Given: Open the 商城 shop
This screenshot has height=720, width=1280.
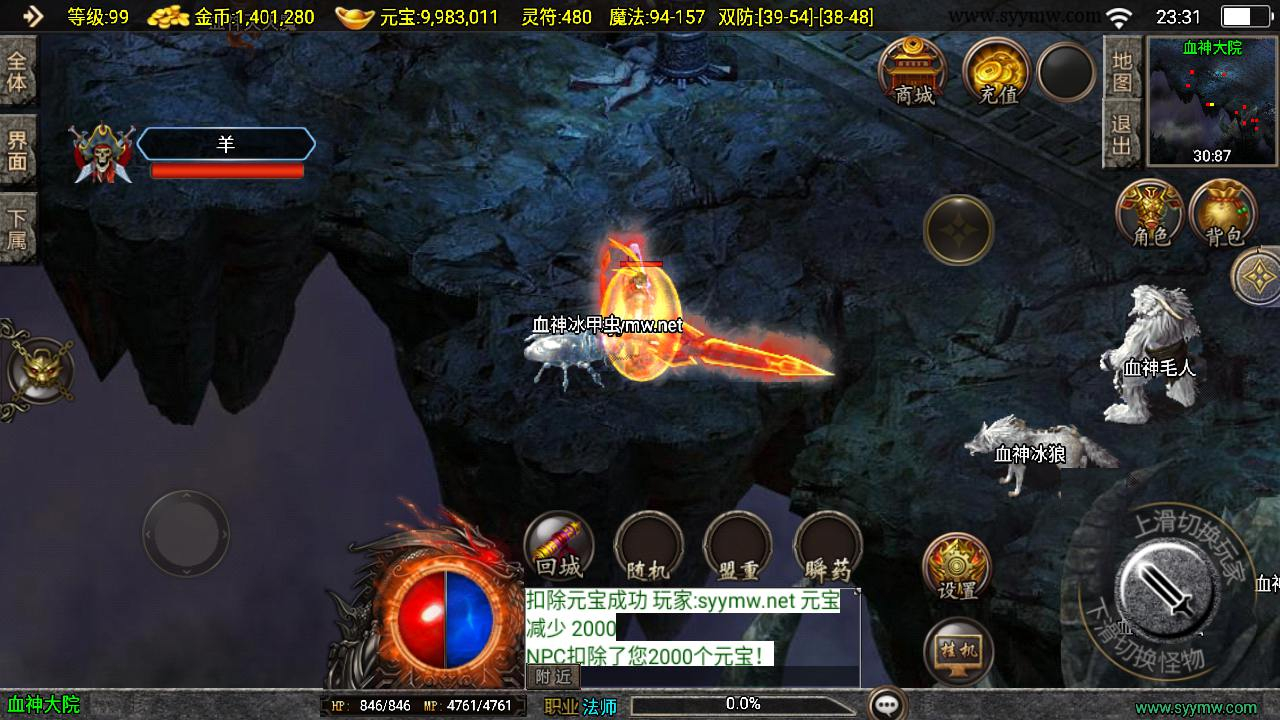Looking at the screenshot, I should [x=914, y=70].
